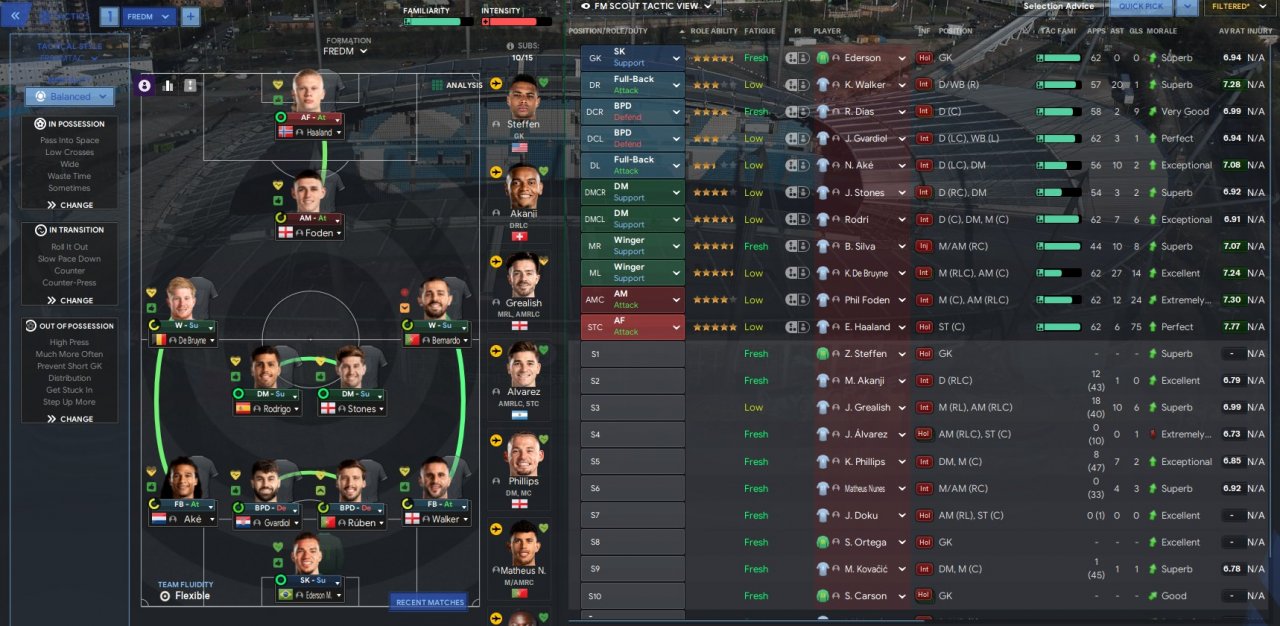Collapse the panel with double arrow button
Screen dimensions: 1280x626
(15, 16)
